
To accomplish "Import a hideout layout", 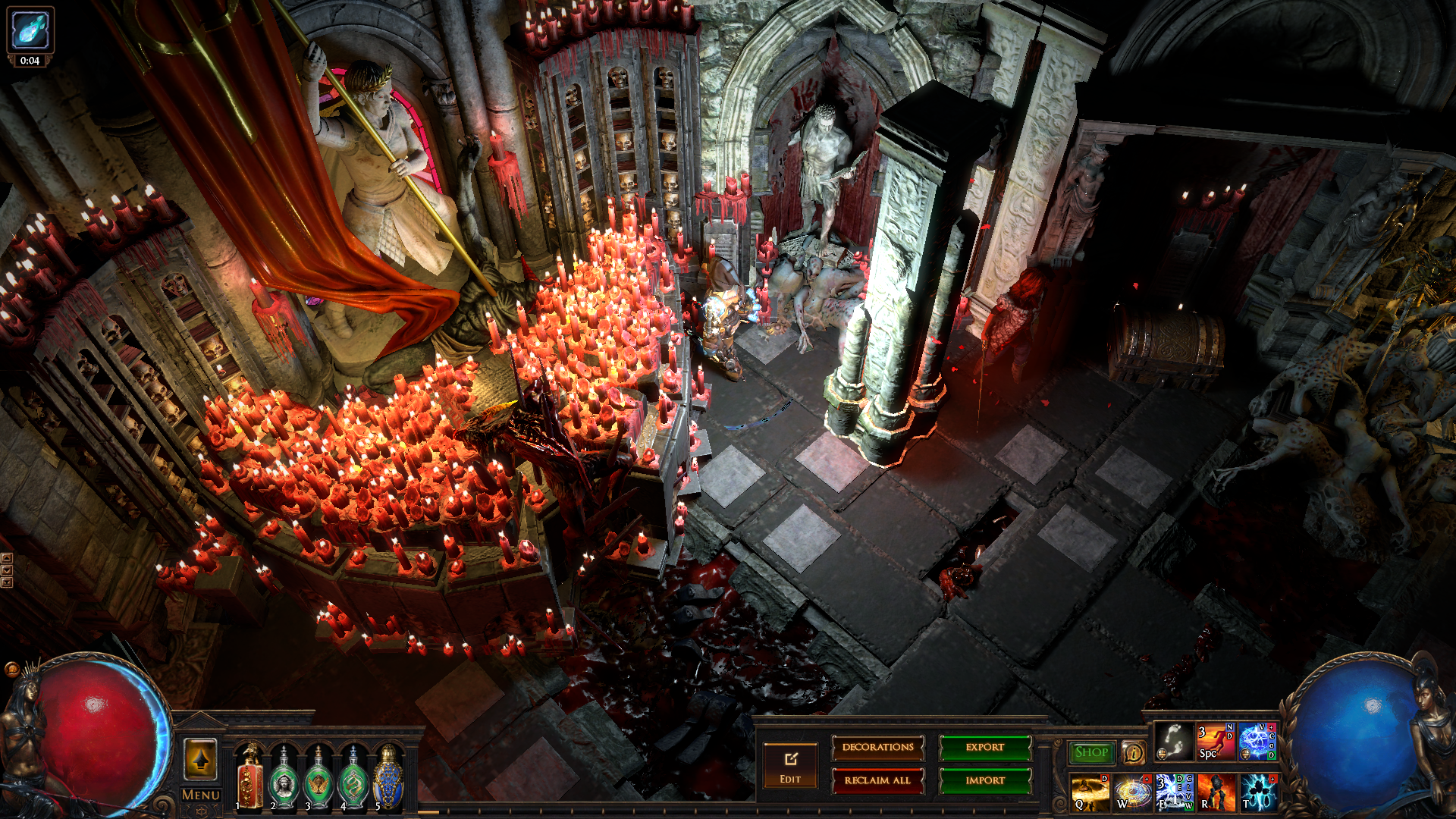I will pos(985,780).
